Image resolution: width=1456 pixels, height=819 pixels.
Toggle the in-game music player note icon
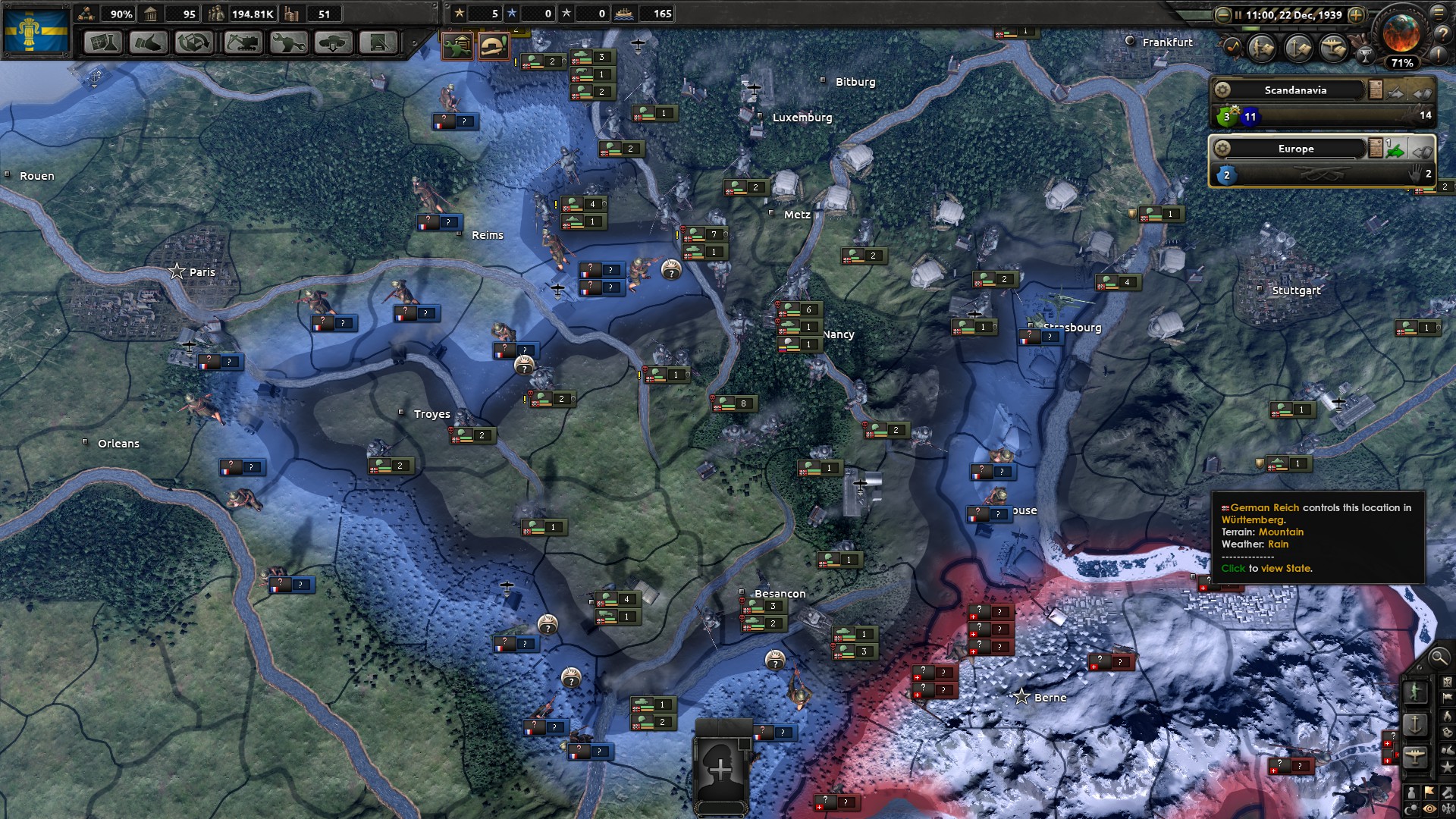(x=1232, y=46)
